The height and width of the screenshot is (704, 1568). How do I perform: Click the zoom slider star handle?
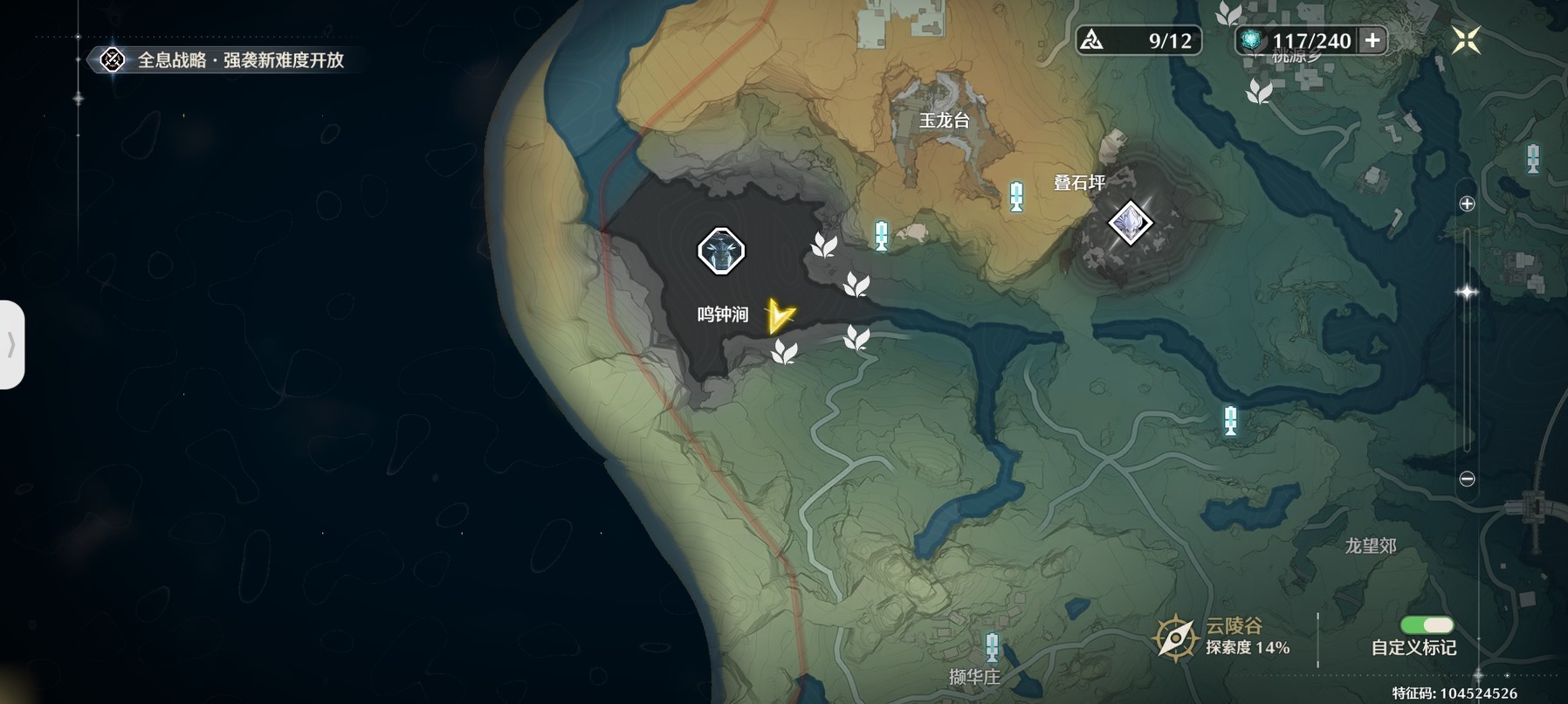pyautogui.click(x=1467, y=293)
